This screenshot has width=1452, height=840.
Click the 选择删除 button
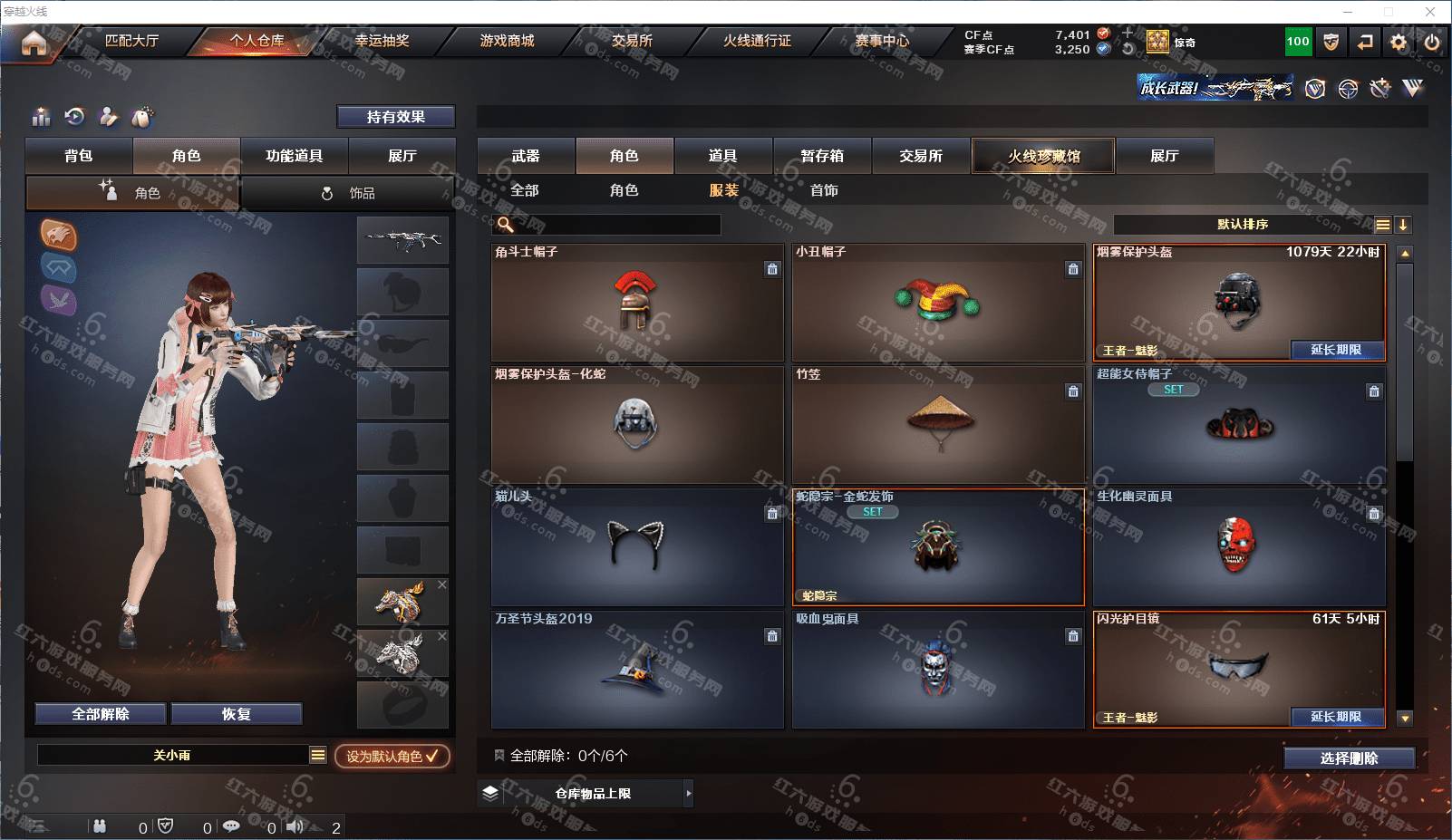(1349, 758)
